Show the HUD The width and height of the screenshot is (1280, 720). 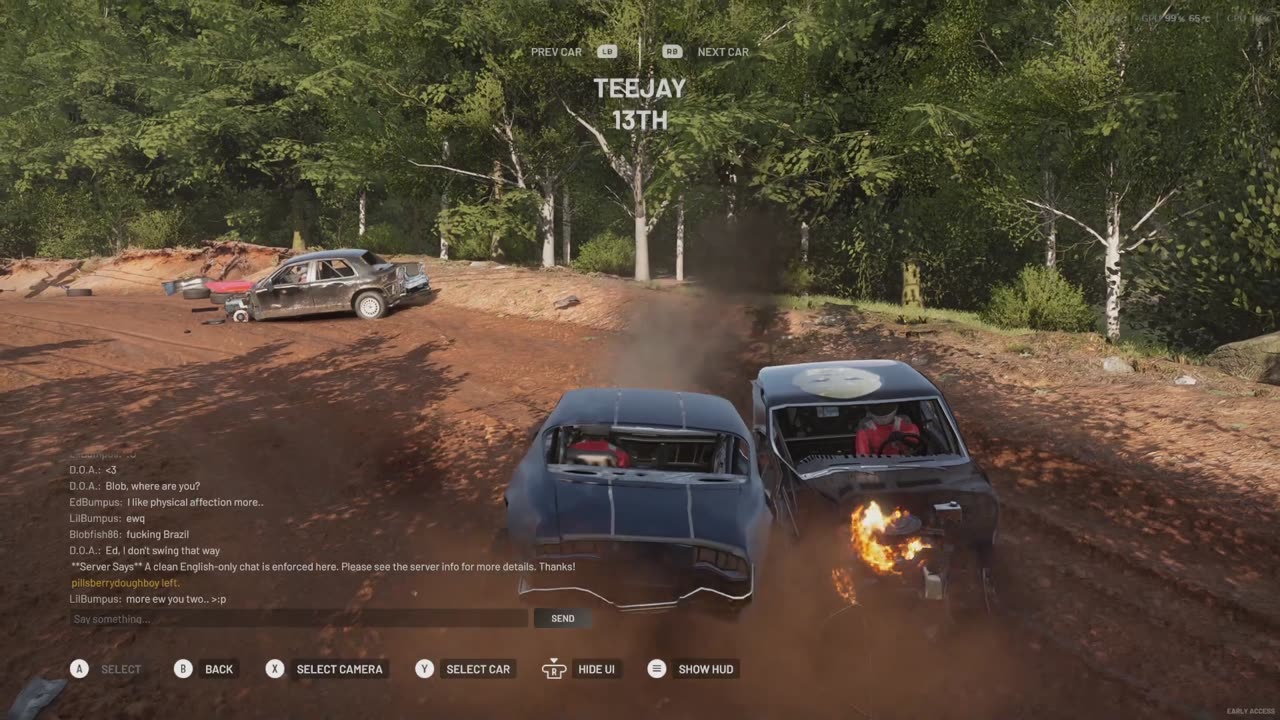[x=706, y=669]
